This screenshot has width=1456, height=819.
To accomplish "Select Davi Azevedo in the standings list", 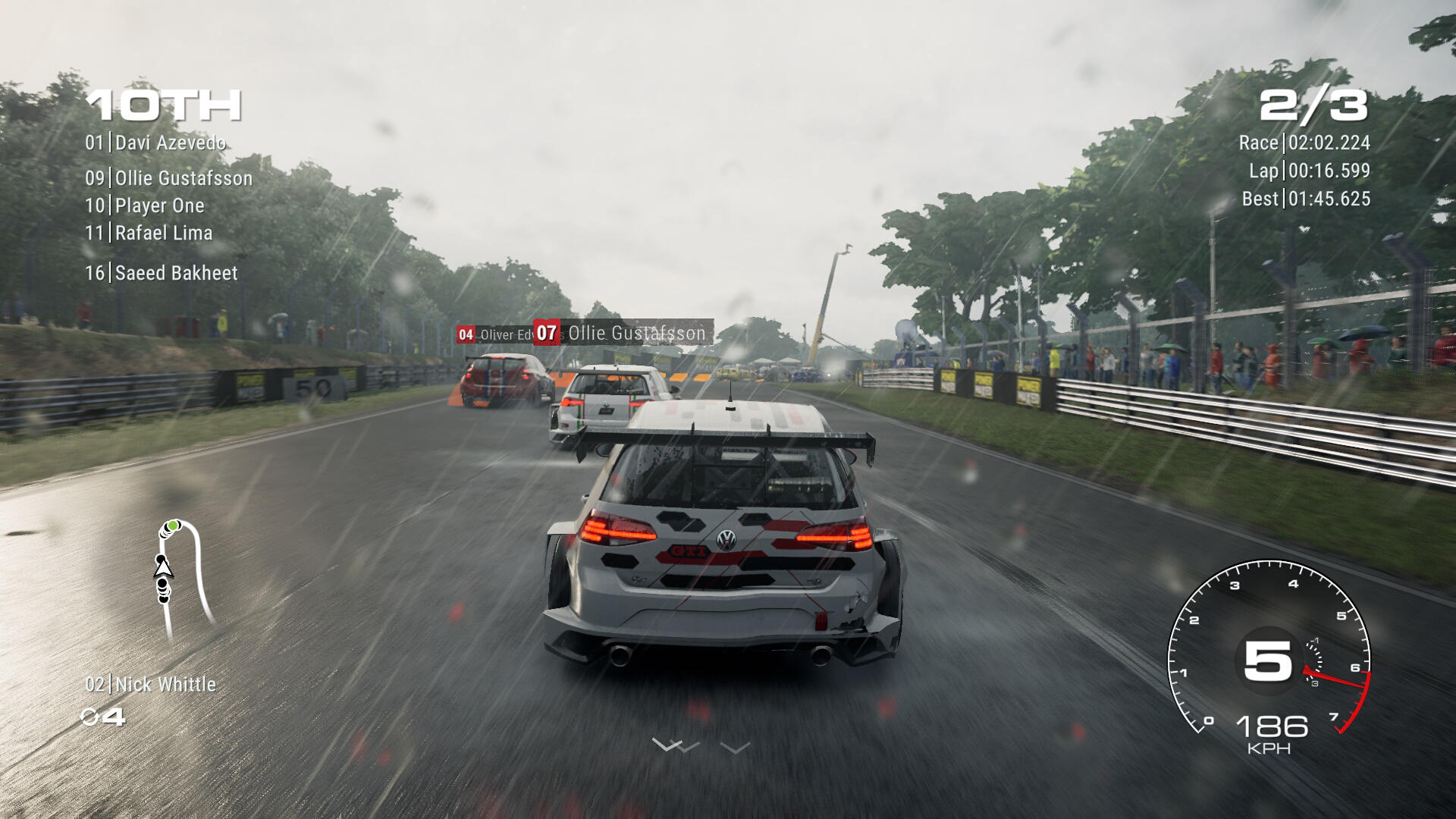I will click(x=155, y=143).
